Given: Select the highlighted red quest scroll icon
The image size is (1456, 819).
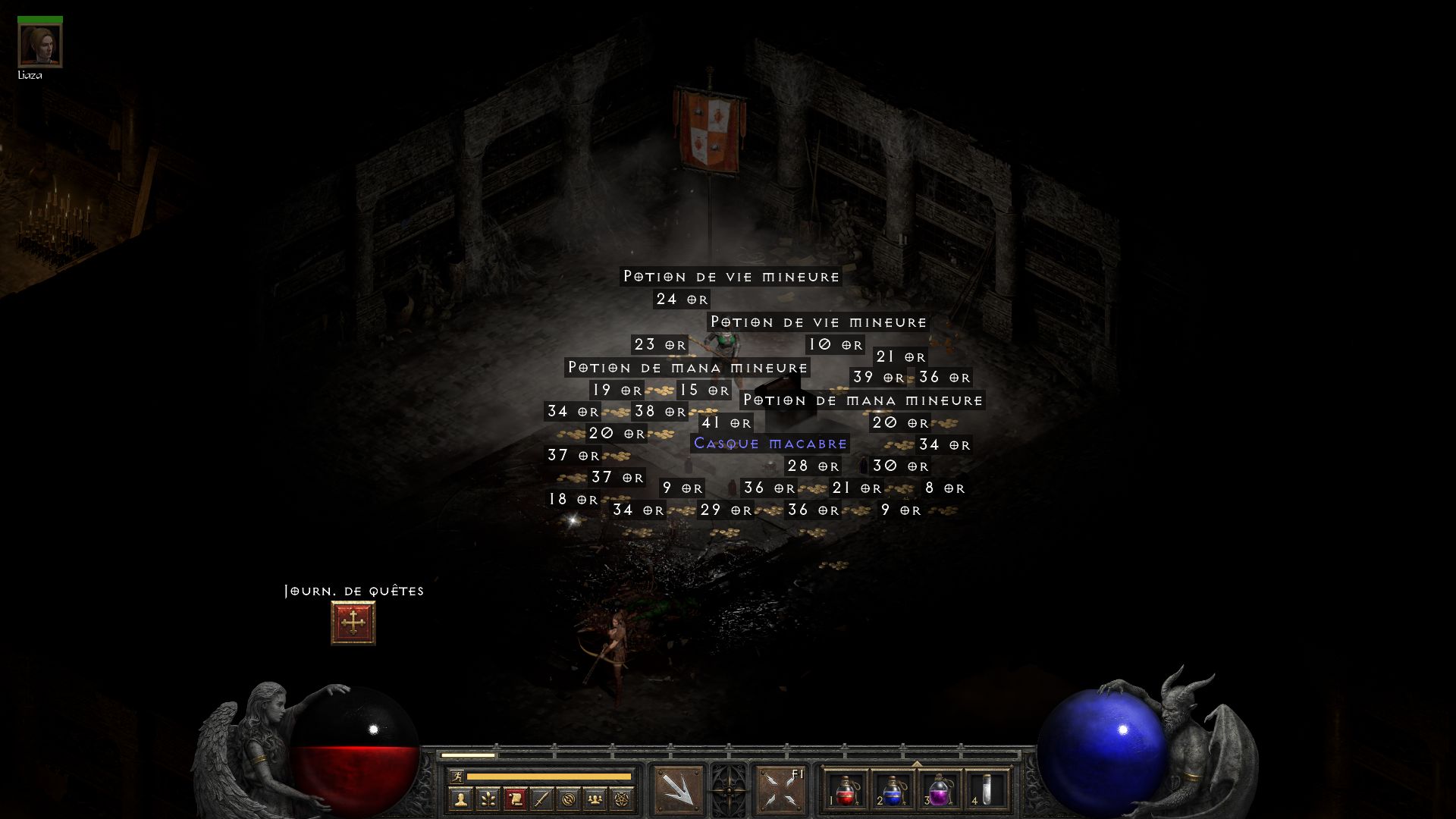Looking at the screenshot, I should 515,799.
